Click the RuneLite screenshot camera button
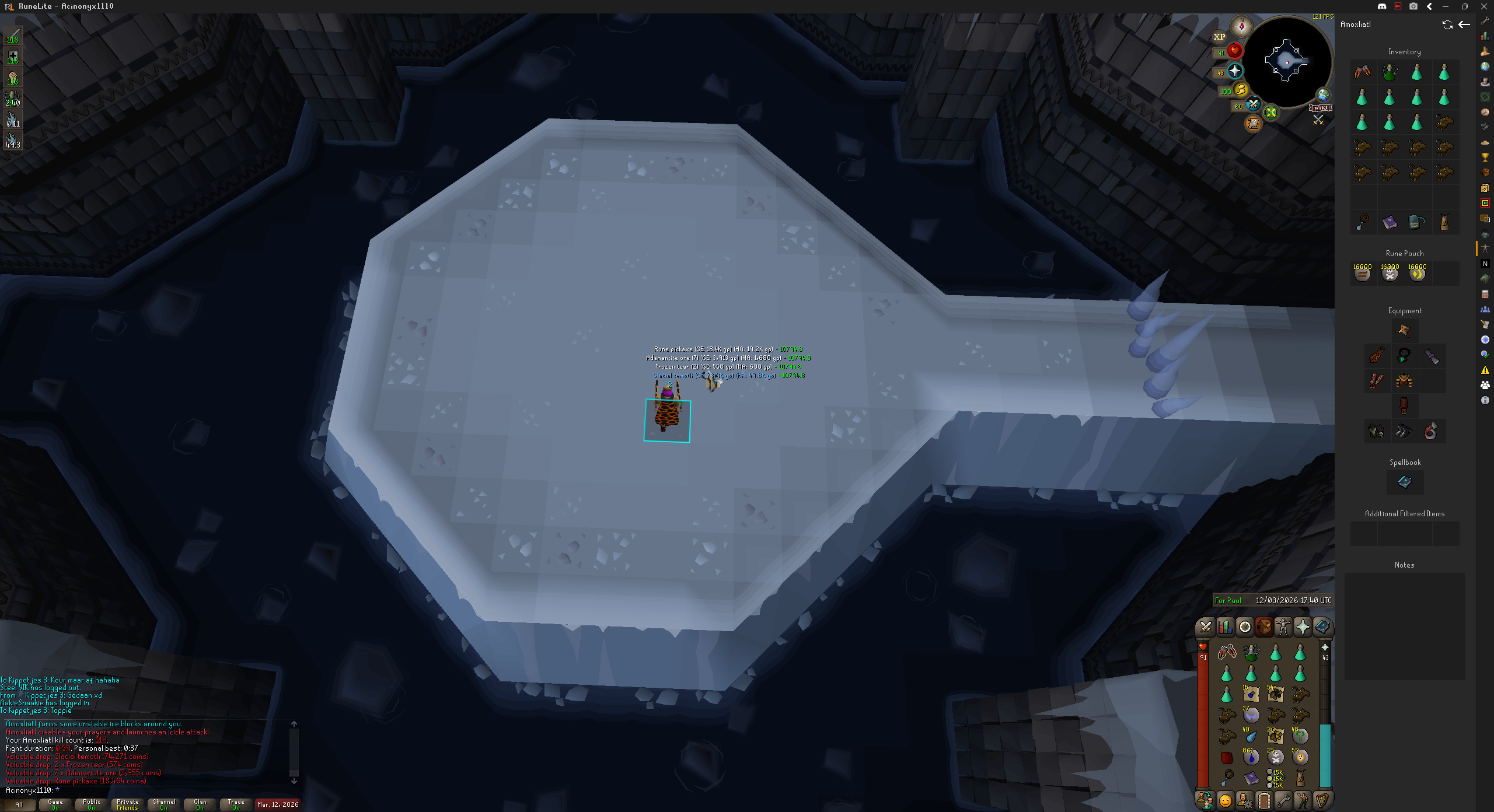Viewport: 1494px width, 812px height. pos(1413,6)
